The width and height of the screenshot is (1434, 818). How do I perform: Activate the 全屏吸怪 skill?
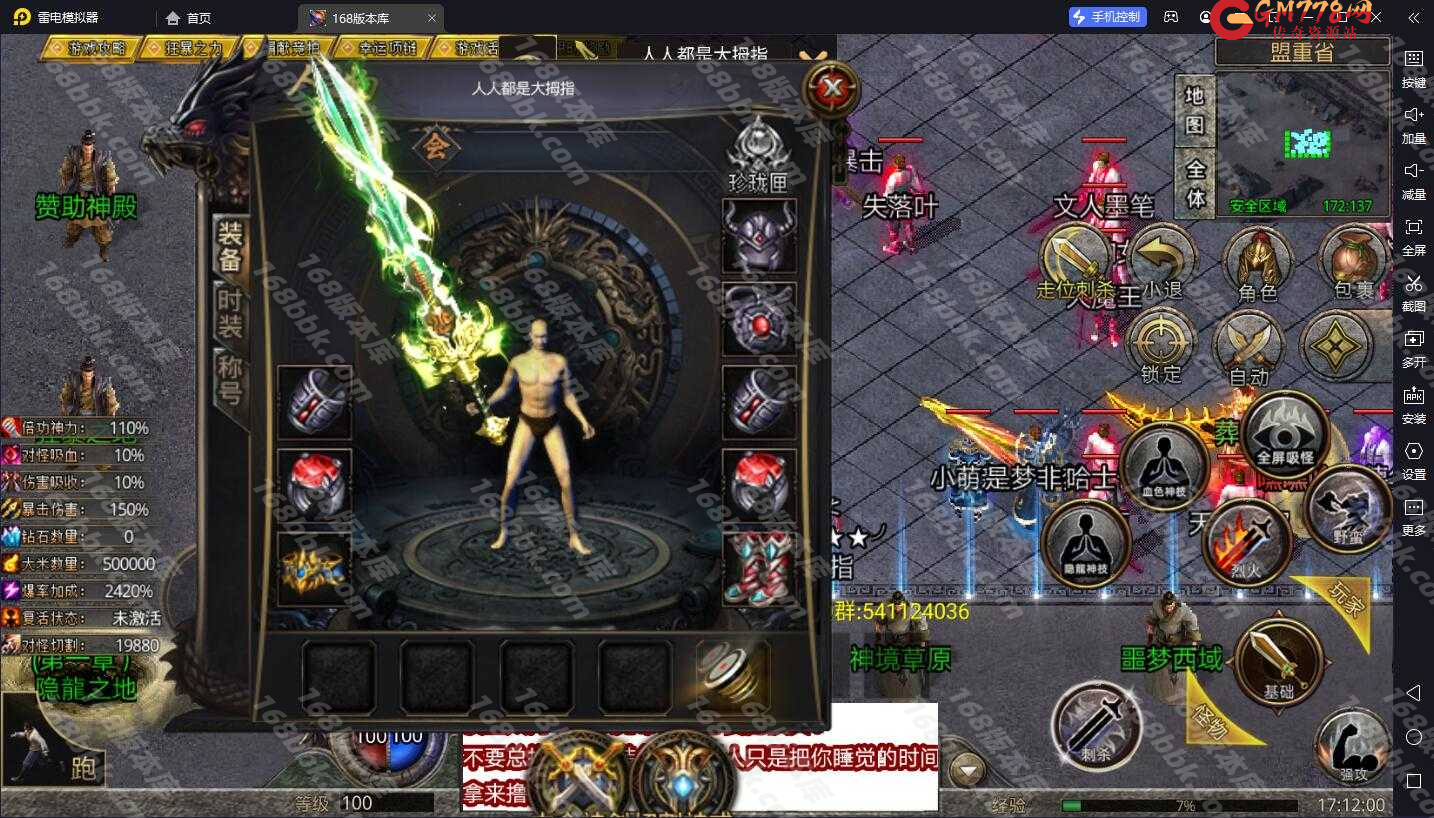1284,436
